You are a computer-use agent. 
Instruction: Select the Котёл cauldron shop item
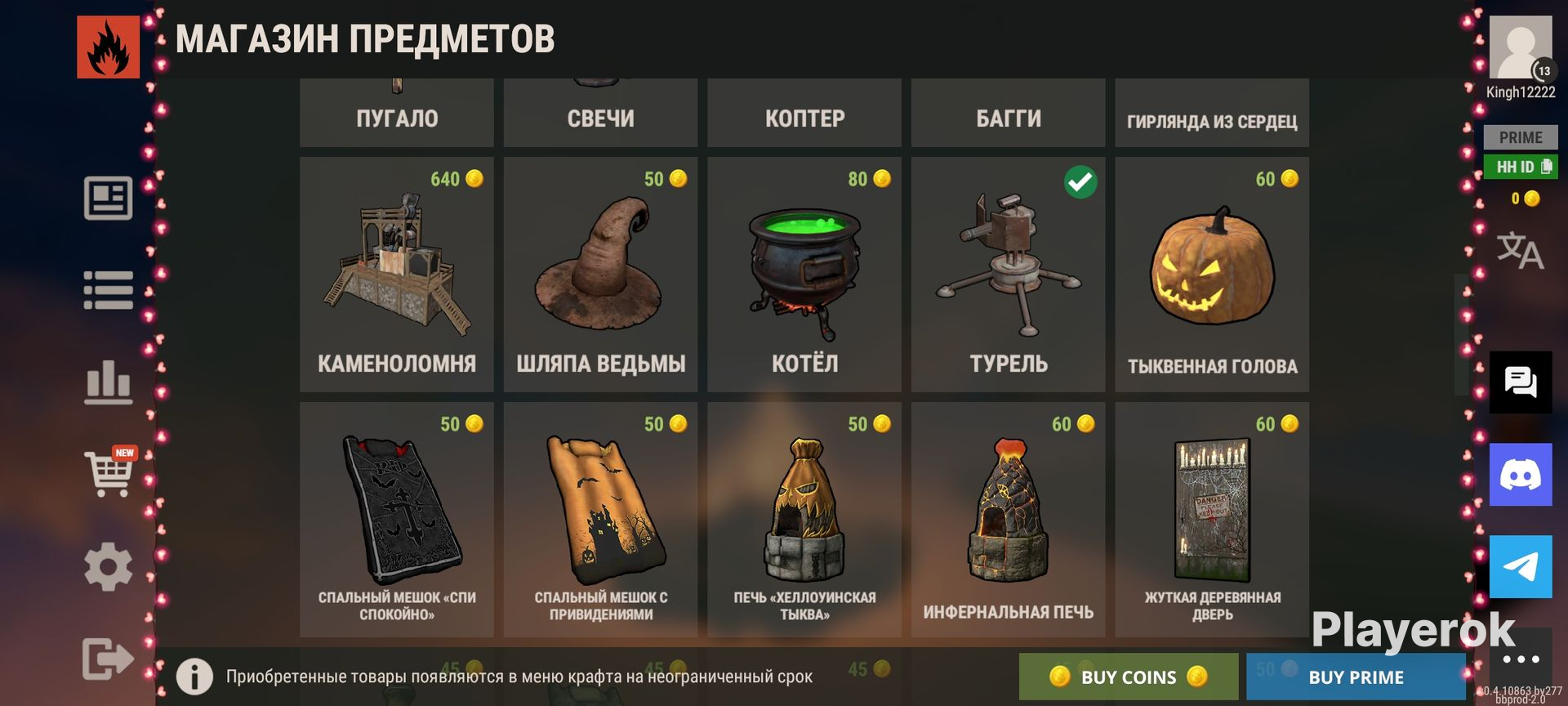click(804, 275)
